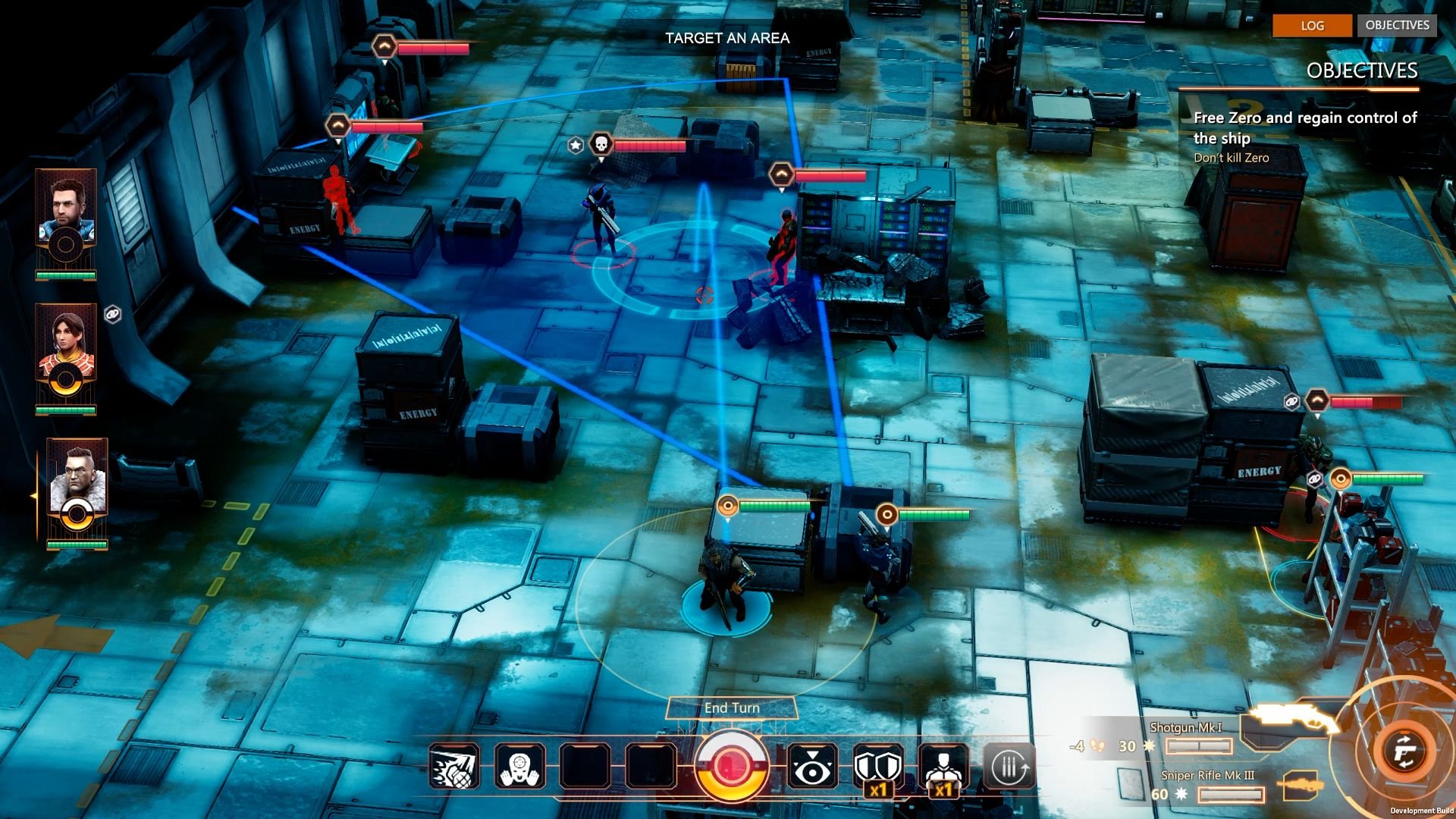1456x819 pixels.
Task: Open the Log tab
Action: pyautogui.click(x=1312, y=25)
